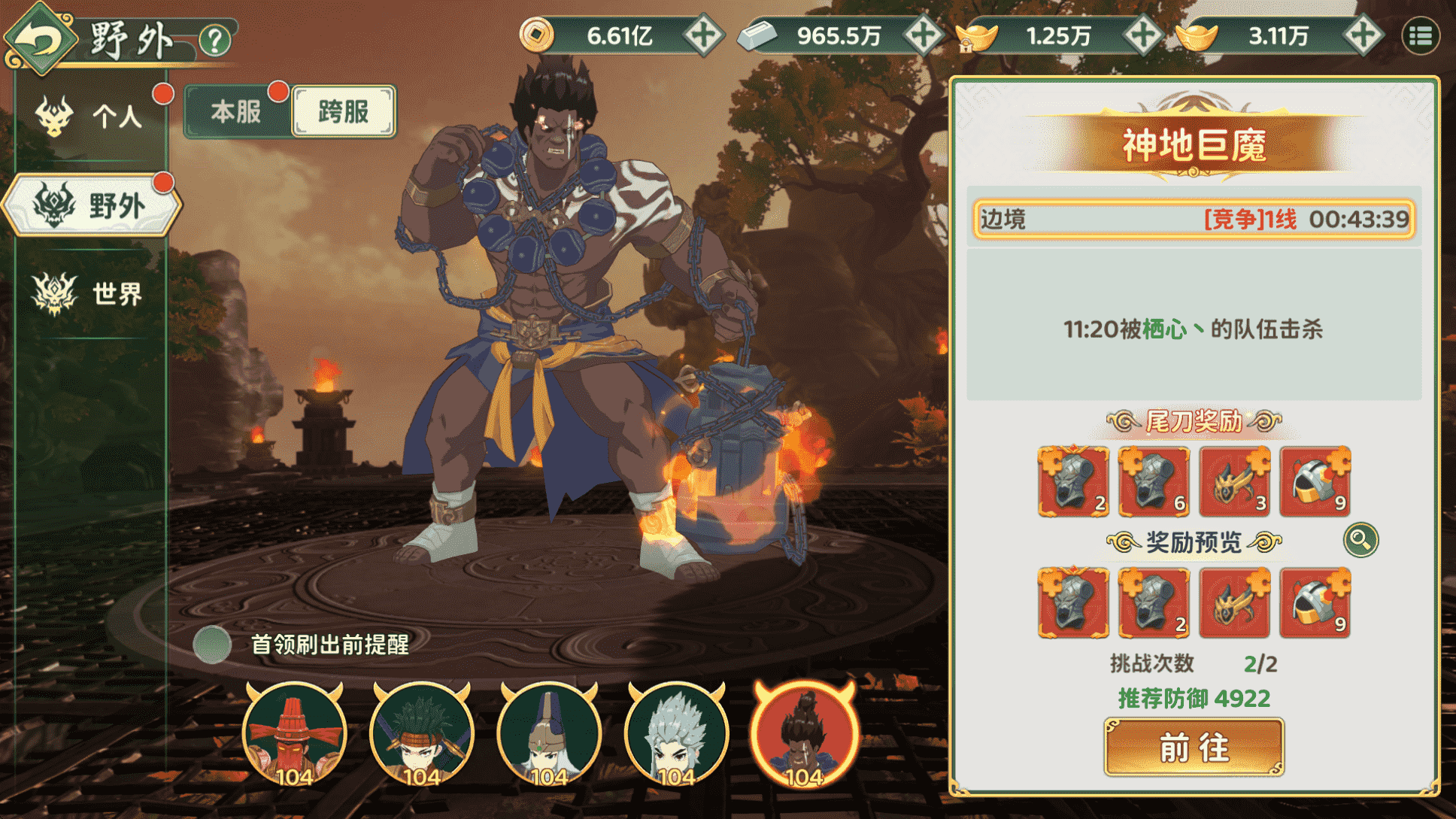The height and width of the screenshot is (819, 1456).
Task: Click the plus next to 1.25万 locked ingots
Action: pyautogui.click(x=1142, y=34)
